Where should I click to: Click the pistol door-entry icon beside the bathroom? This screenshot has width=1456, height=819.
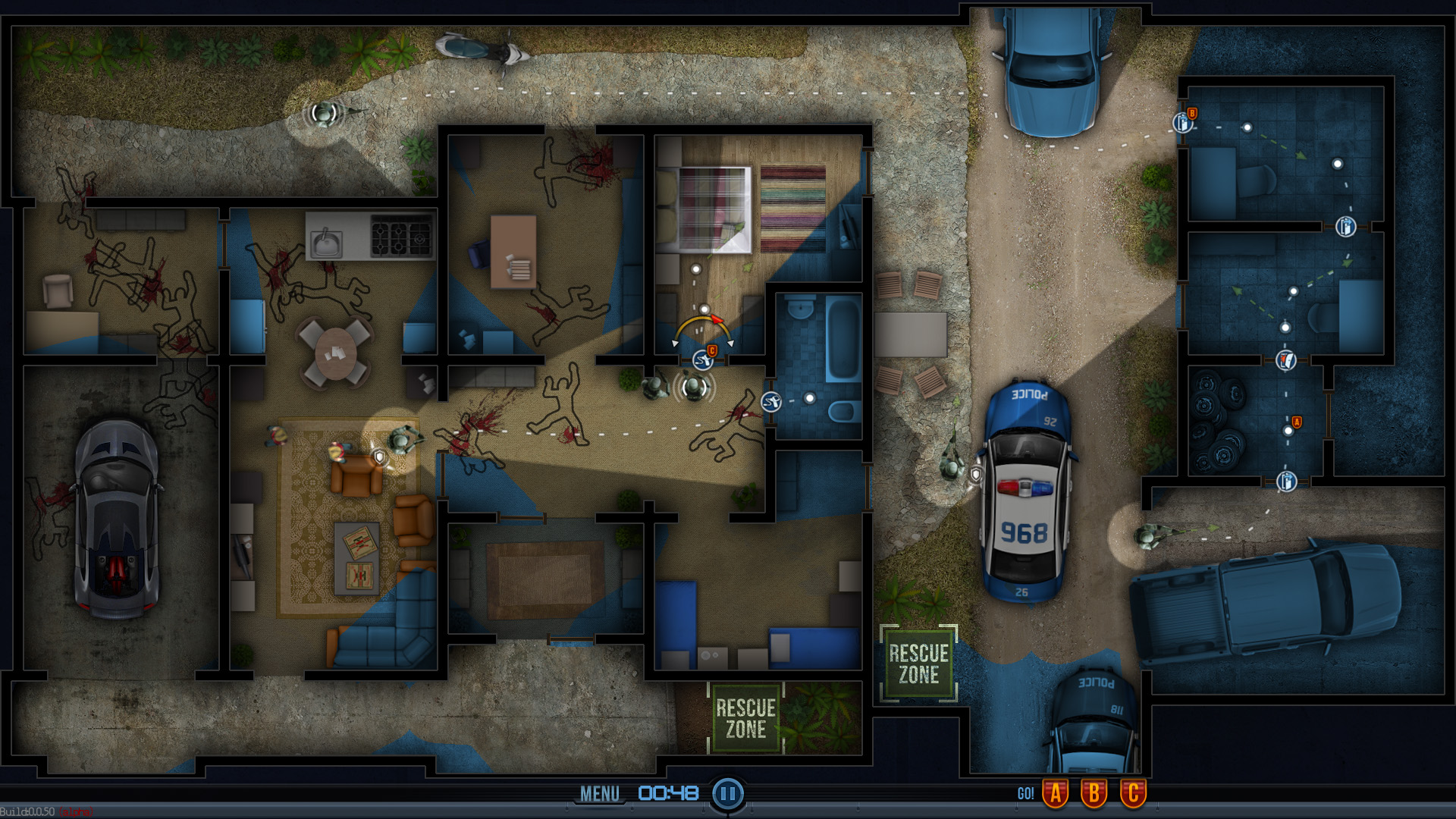coord(771,401)
